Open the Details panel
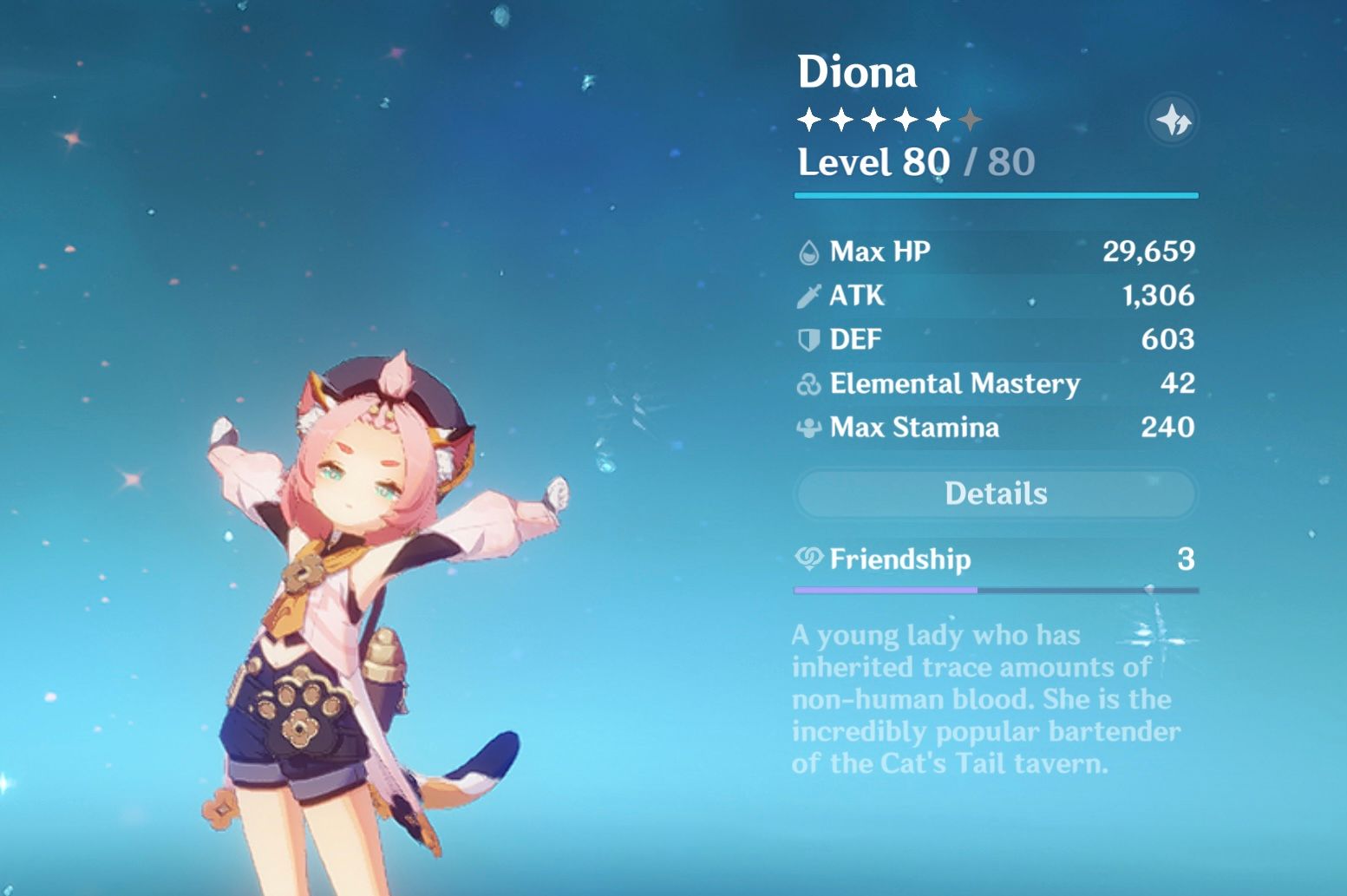 [995, 493]
